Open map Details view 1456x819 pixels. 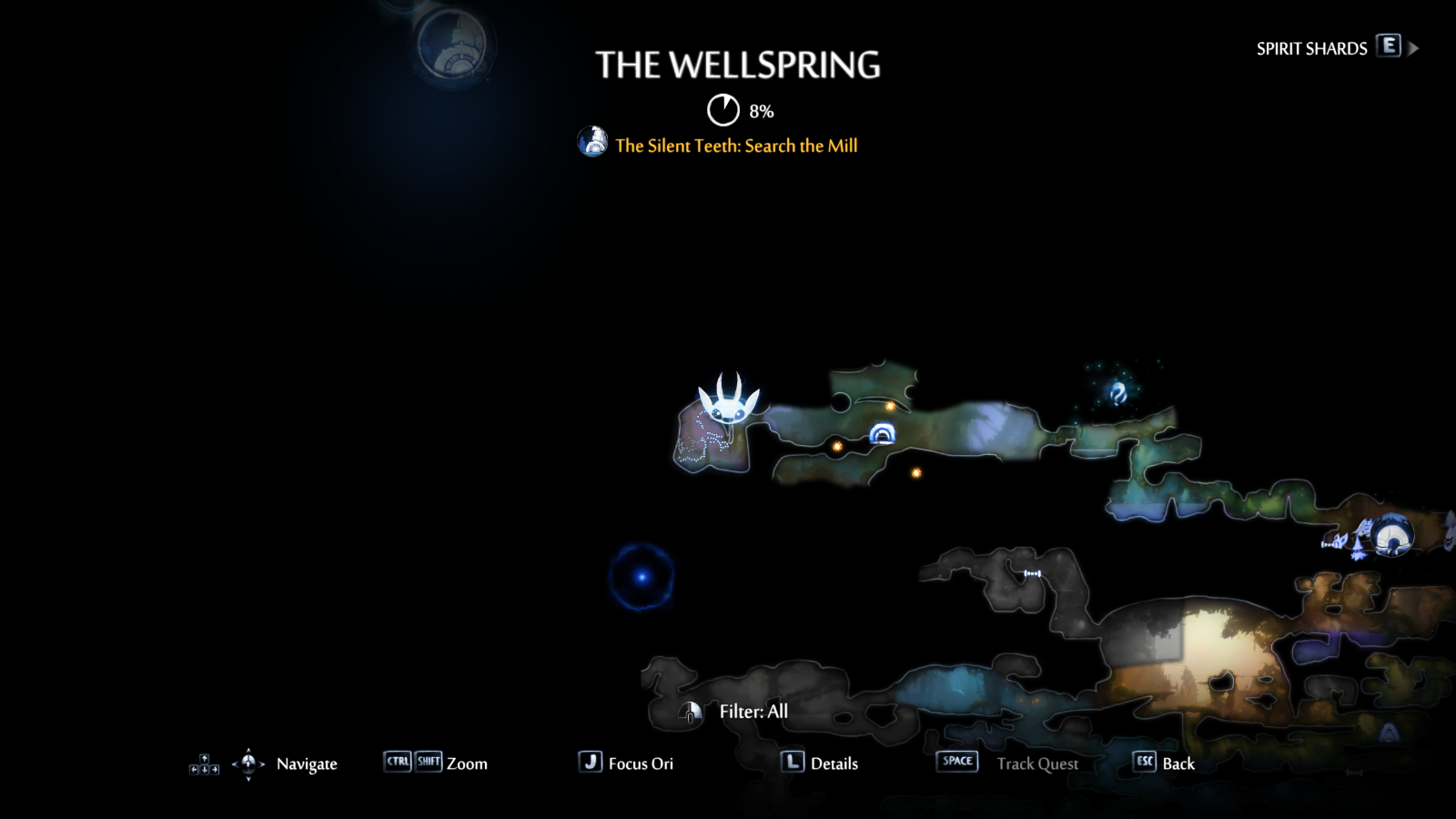(x=834, y=763)
